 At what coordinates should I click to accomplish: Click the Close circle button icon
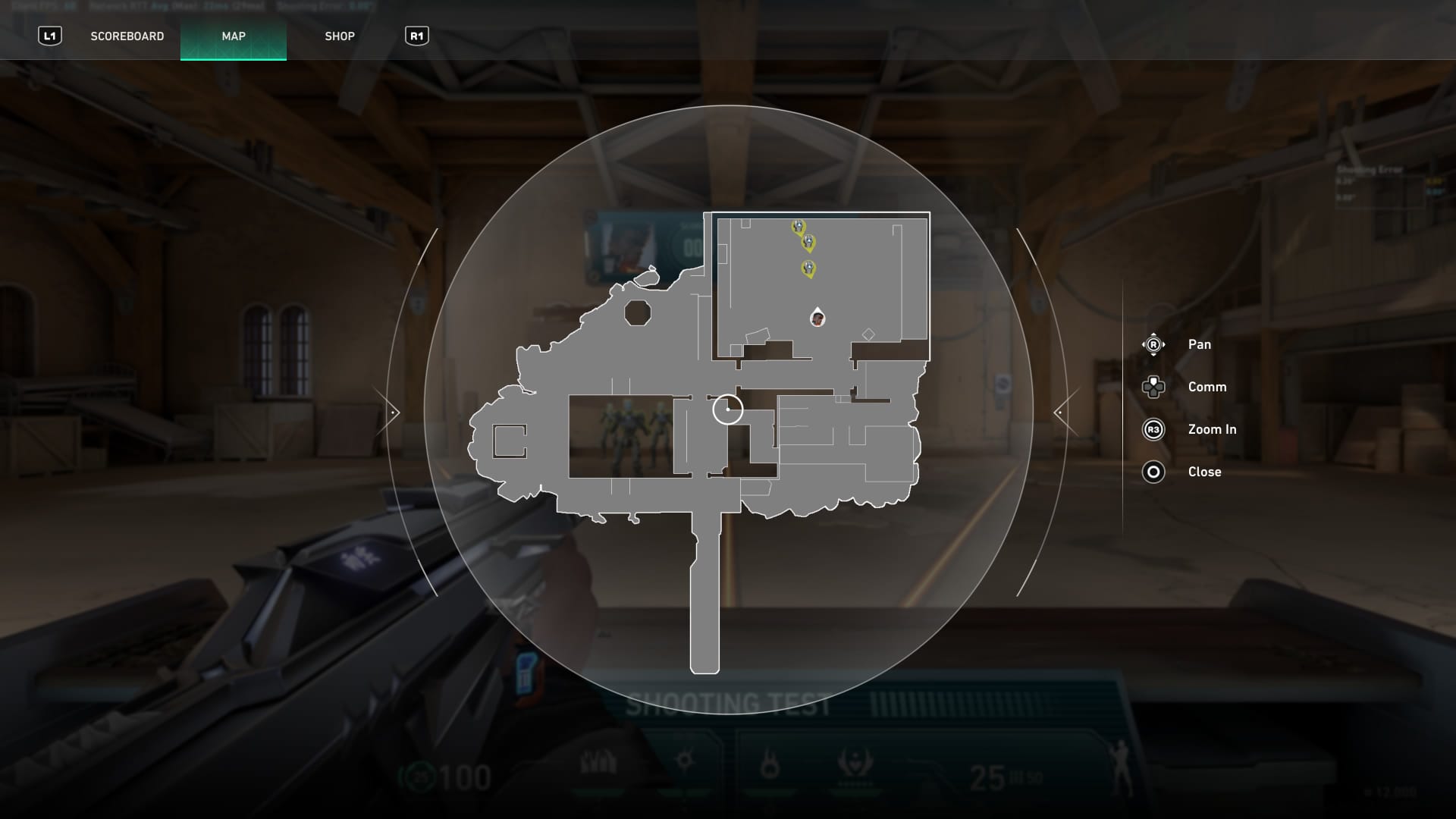click(1153, 472)
